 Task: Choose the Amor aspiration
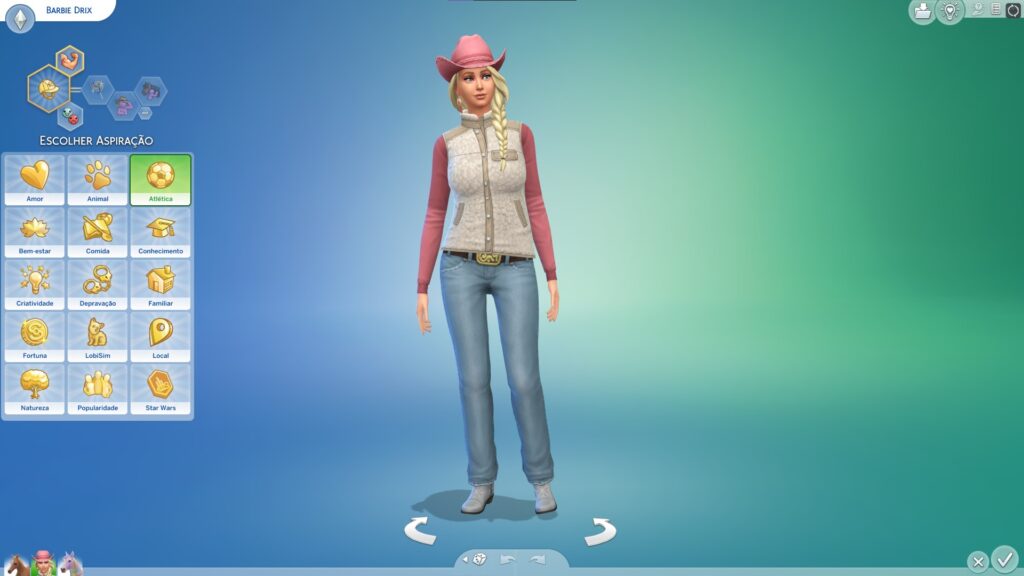pyautogui.click(x=34, y=180)
